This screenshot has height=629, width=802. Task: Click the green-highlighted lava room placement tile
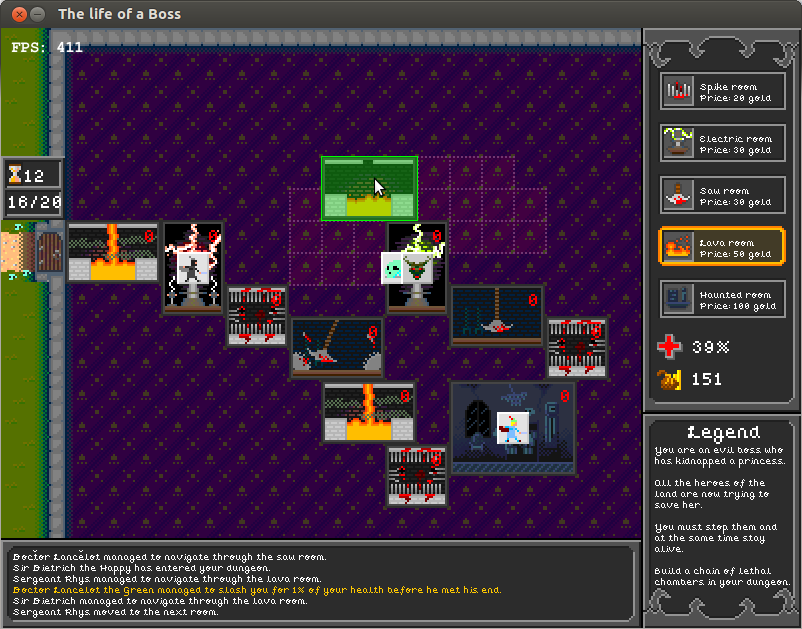pyautogui.click(x=369, y=188)
